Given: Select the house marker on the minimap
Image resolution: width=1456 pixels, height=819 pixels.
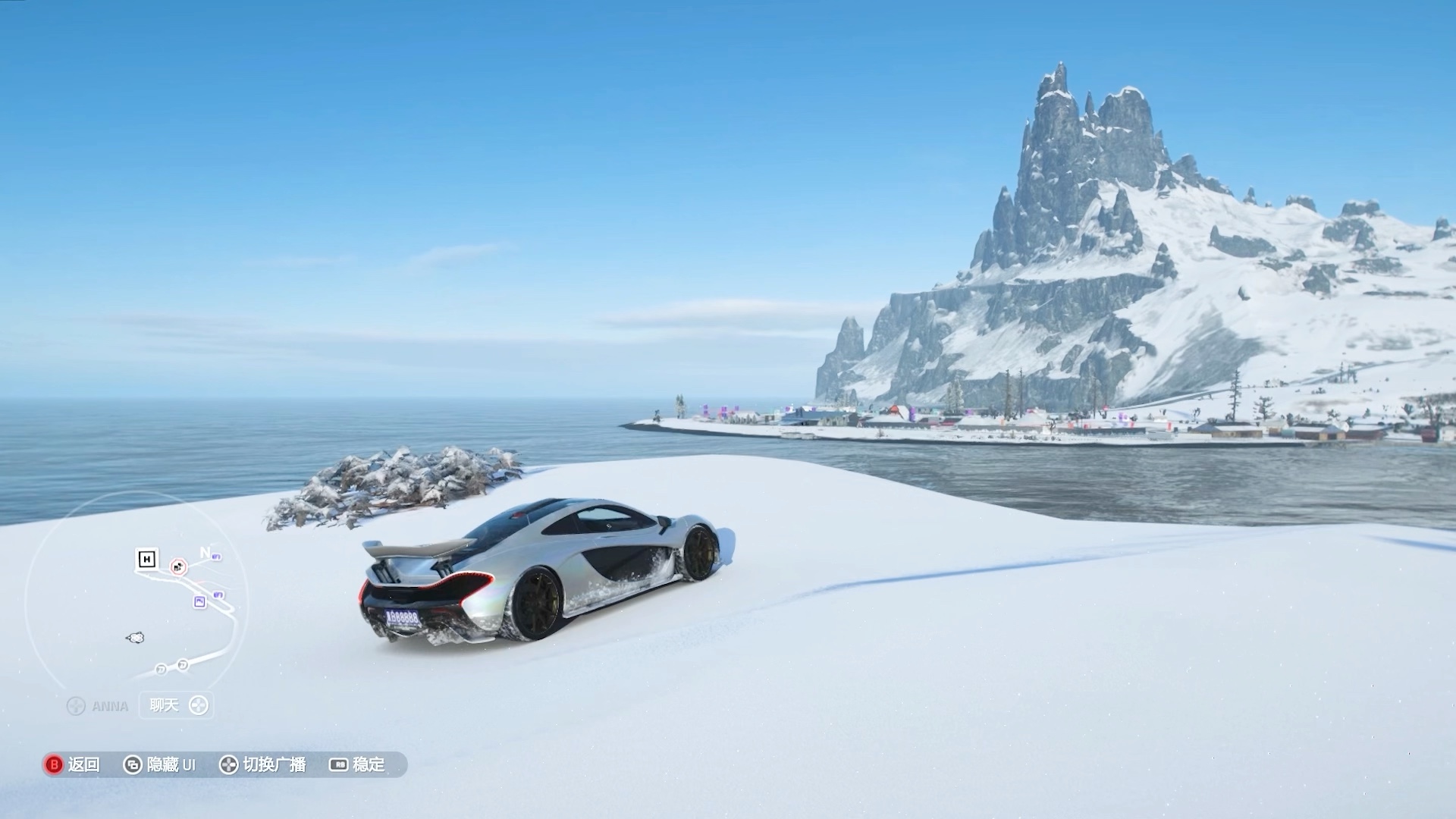Looking at the screenshot, I should tap(146, 560).
